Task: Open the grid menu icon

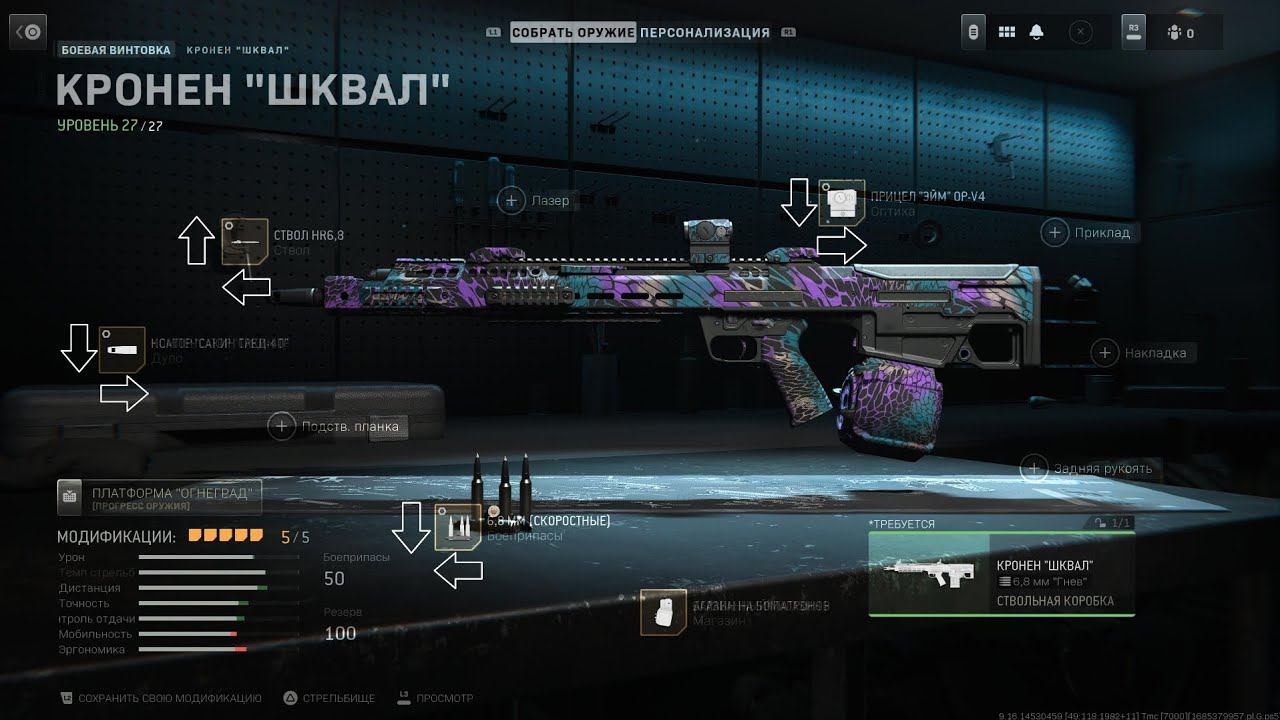Action: pos(1007,33)
